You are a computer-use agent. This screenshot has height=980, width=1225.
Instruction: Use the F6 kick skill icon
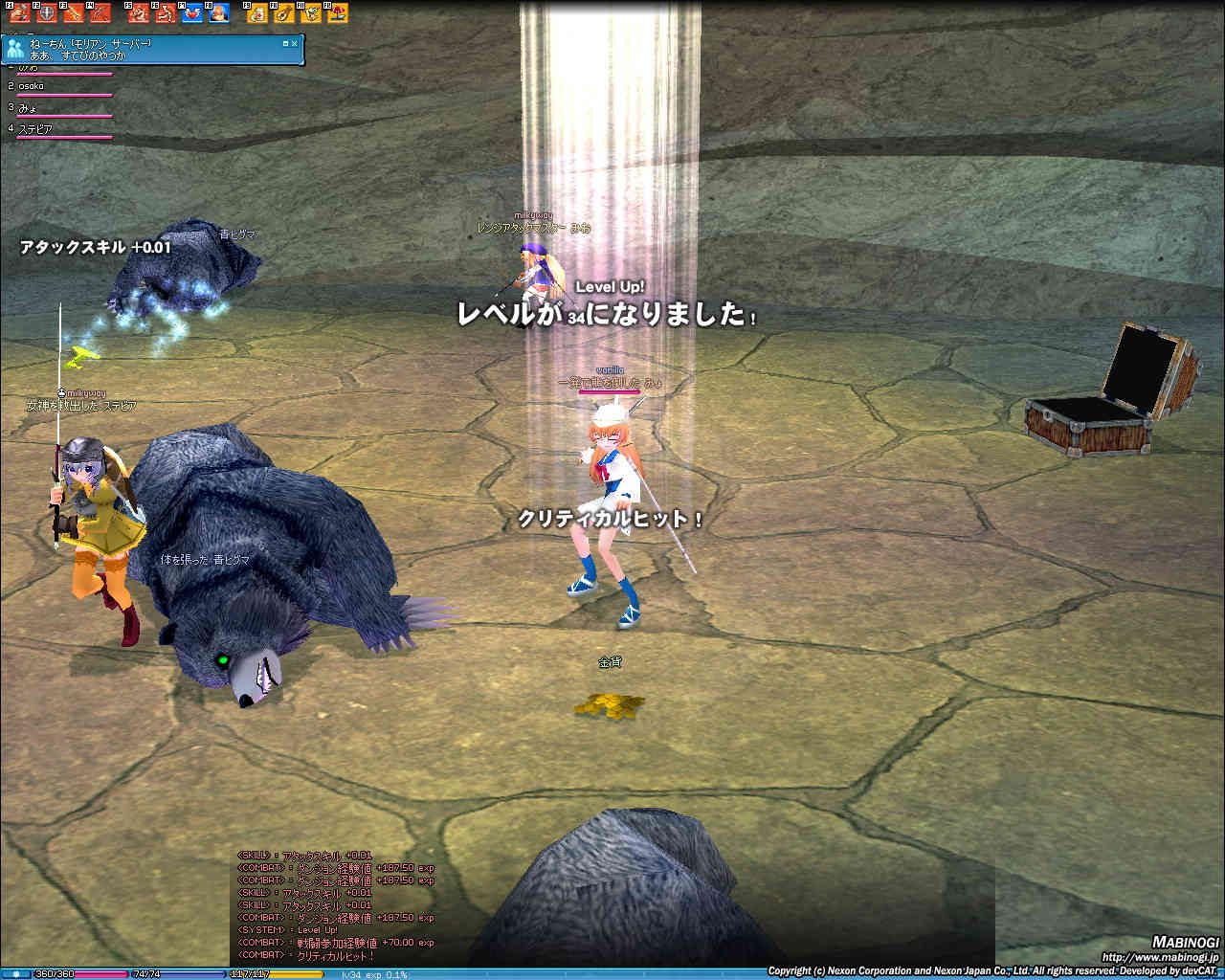click(x=167, y=13)
